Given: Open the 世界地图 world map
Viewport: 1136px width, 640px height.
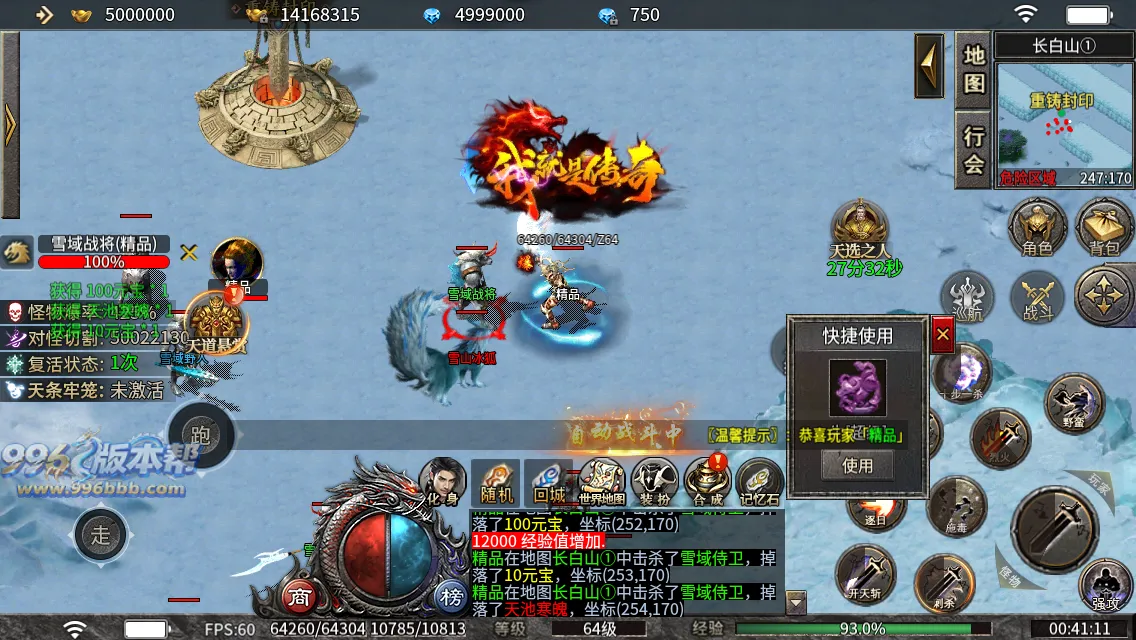Looking at the screenshot, I should click(602, 482).
